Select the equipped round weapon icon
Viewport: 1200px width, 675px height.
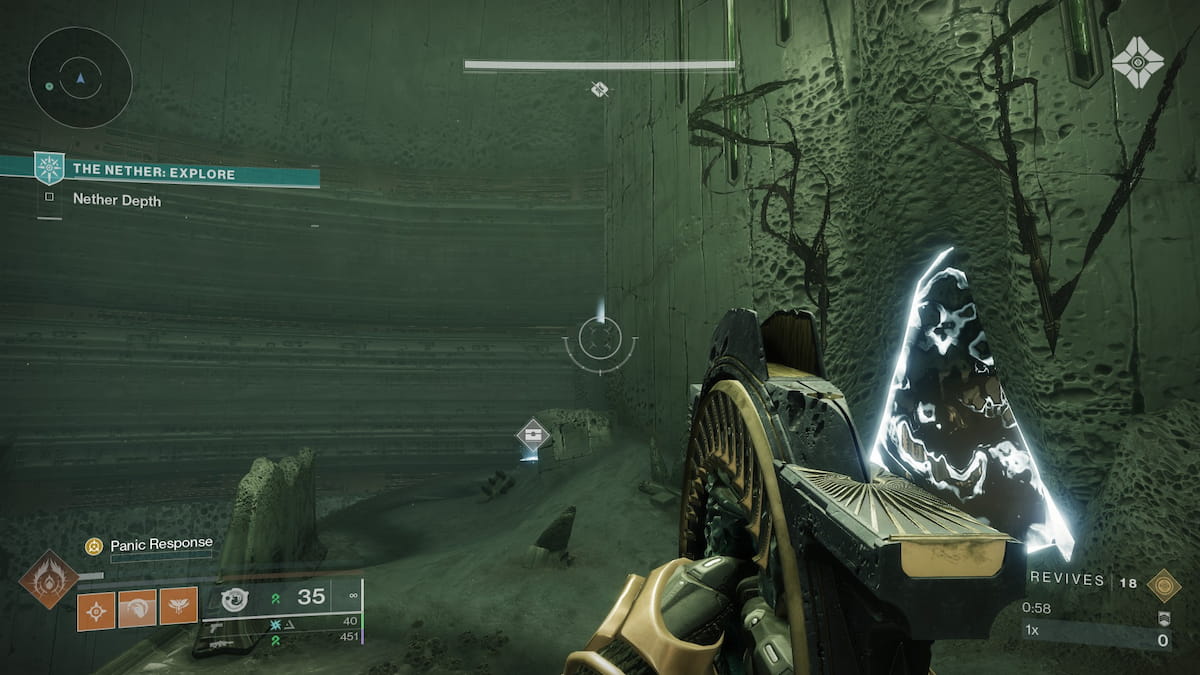click(234, 600)
